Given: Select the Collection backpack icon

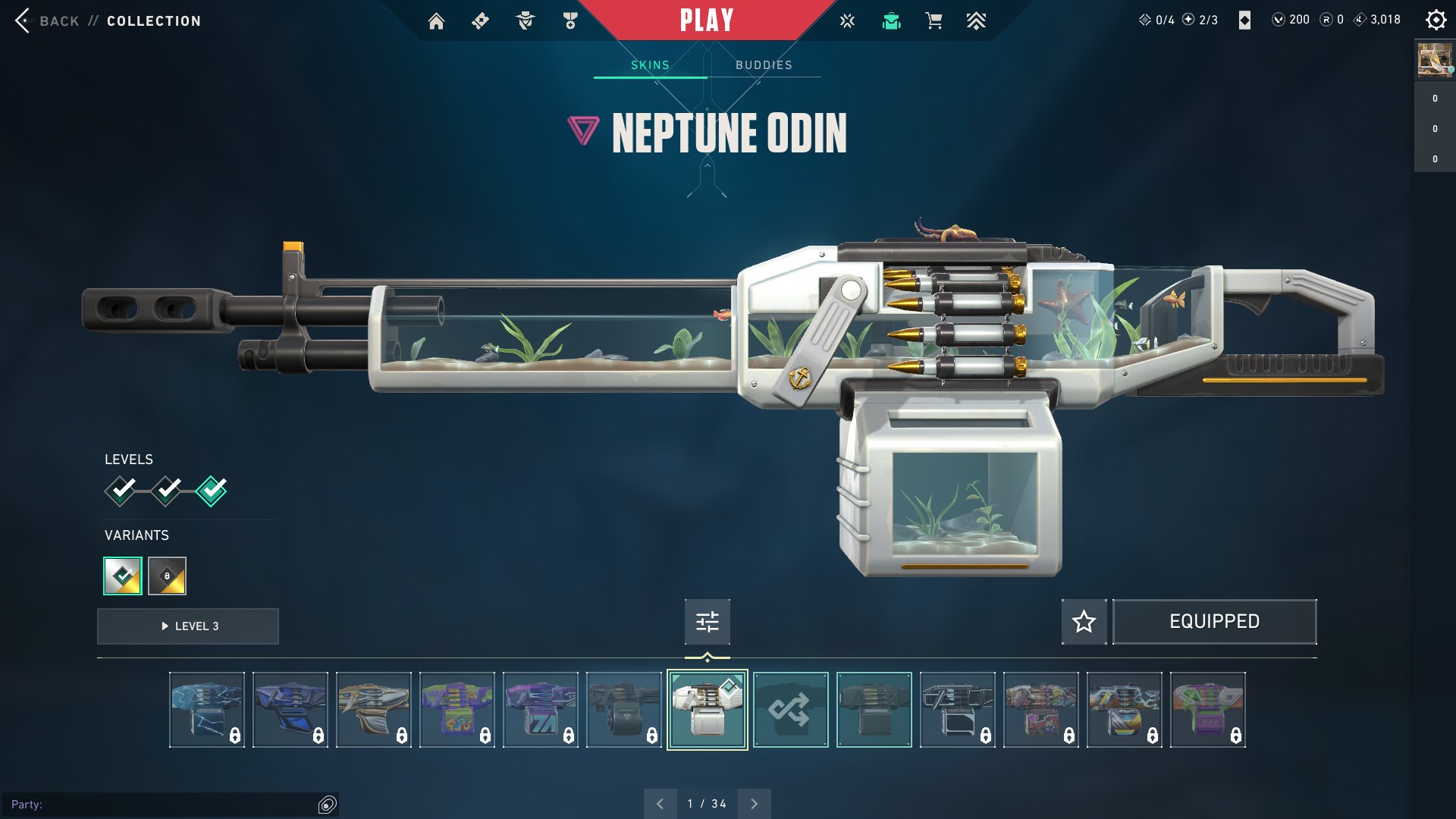Looking at the screenshot, I should point(891,20).
